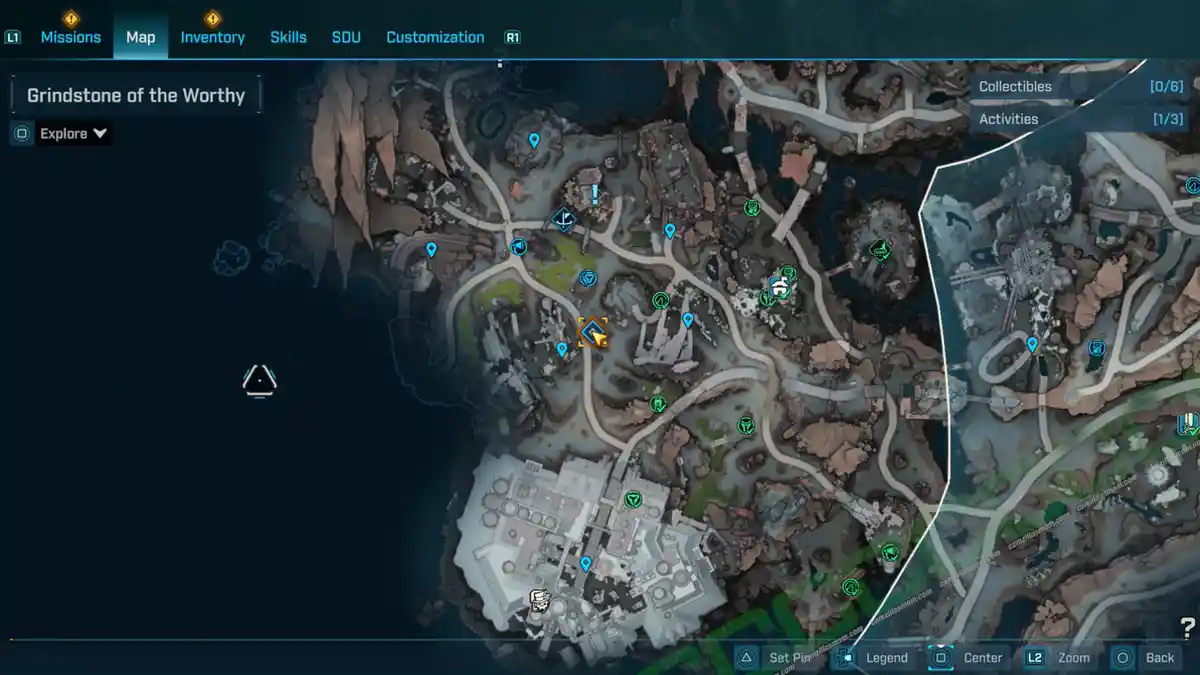
Task: Switch to the Missions tab
Action: 70,37
